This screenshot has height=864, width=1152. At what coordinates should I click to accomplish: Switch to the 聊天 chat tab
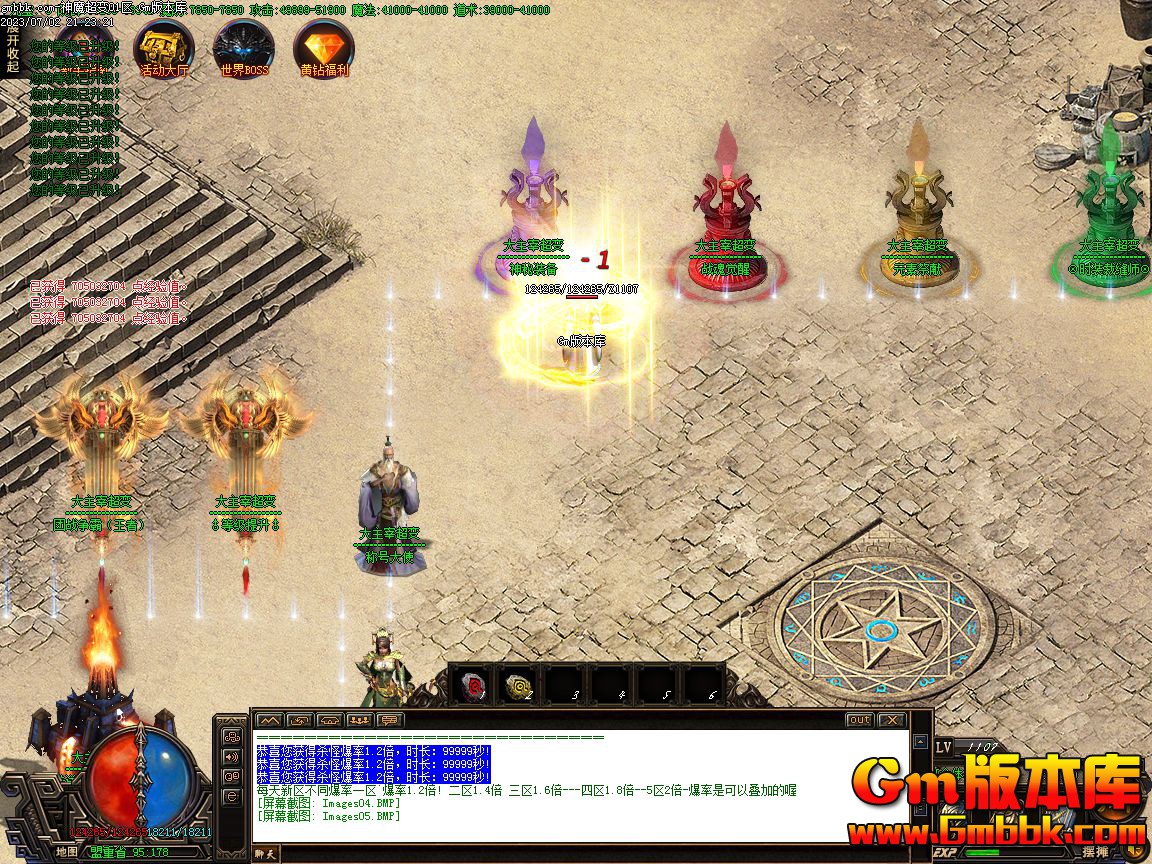265,853
